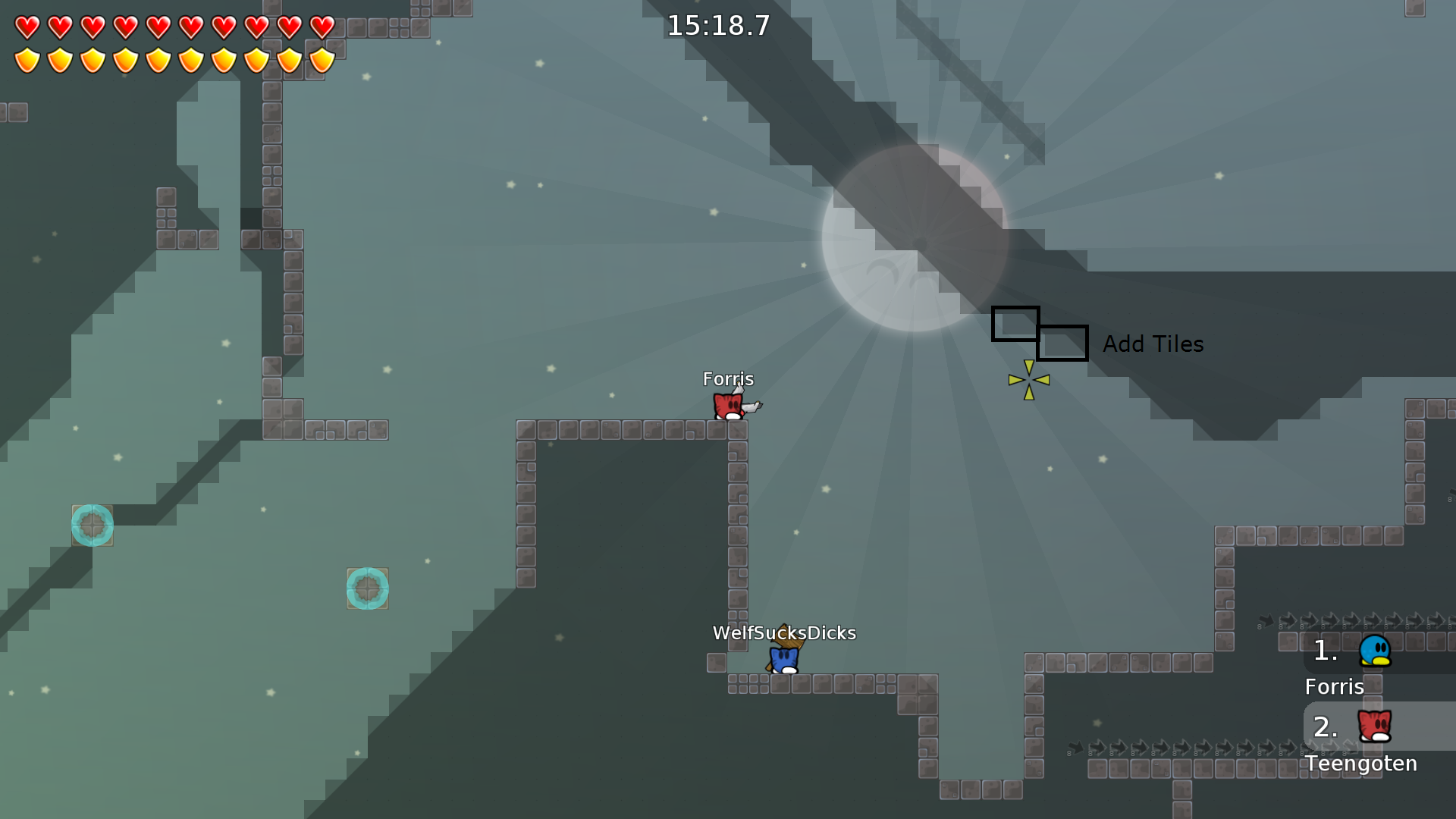Click the red character named Forris

click(728, 406)
